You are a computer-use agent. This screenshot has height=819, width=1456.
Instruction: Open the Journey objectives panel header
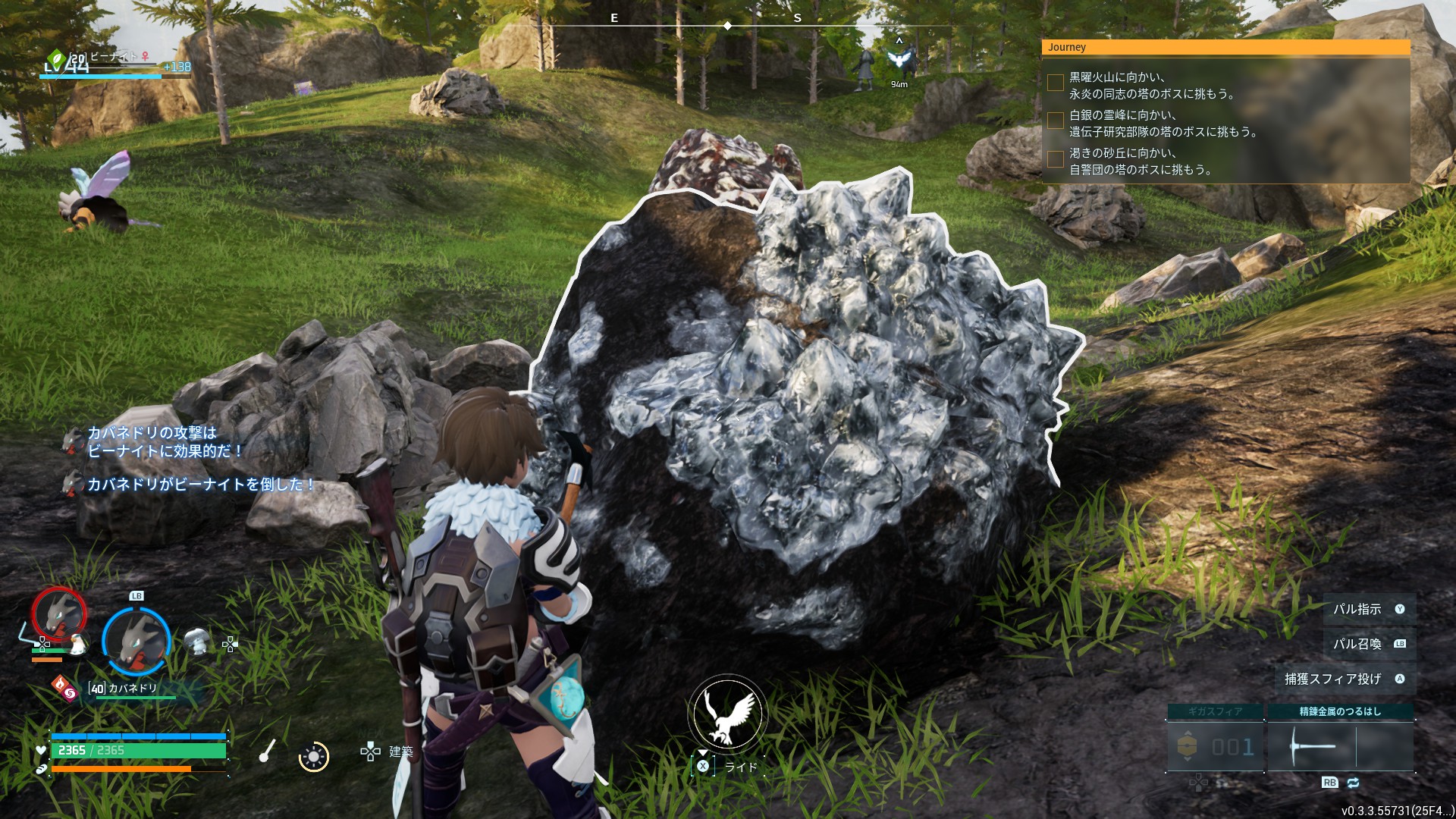point(1225,47)
